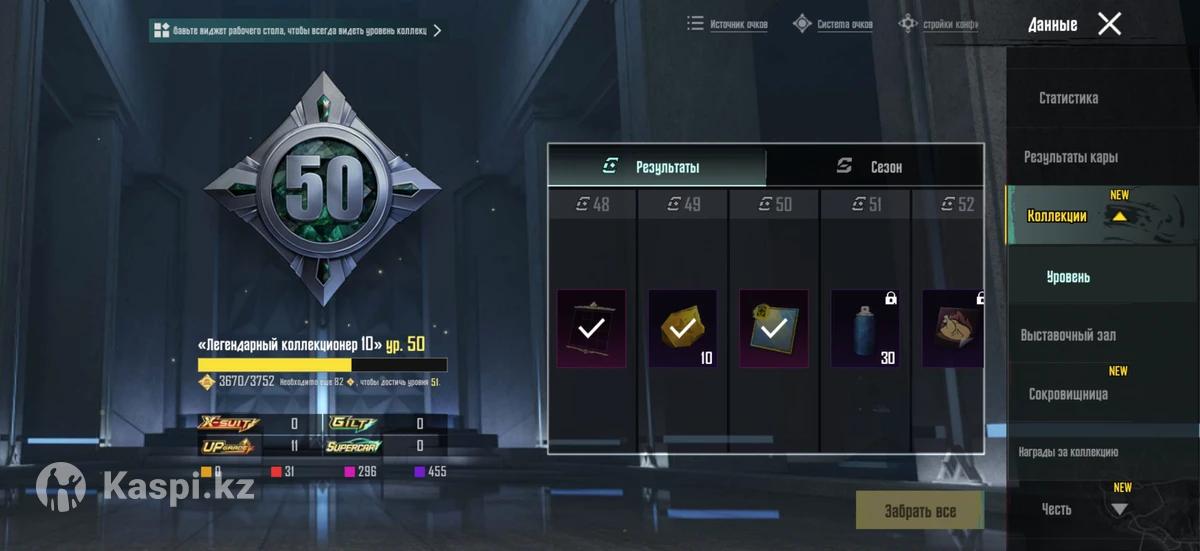Open Награды за коллекцию

1068,452
